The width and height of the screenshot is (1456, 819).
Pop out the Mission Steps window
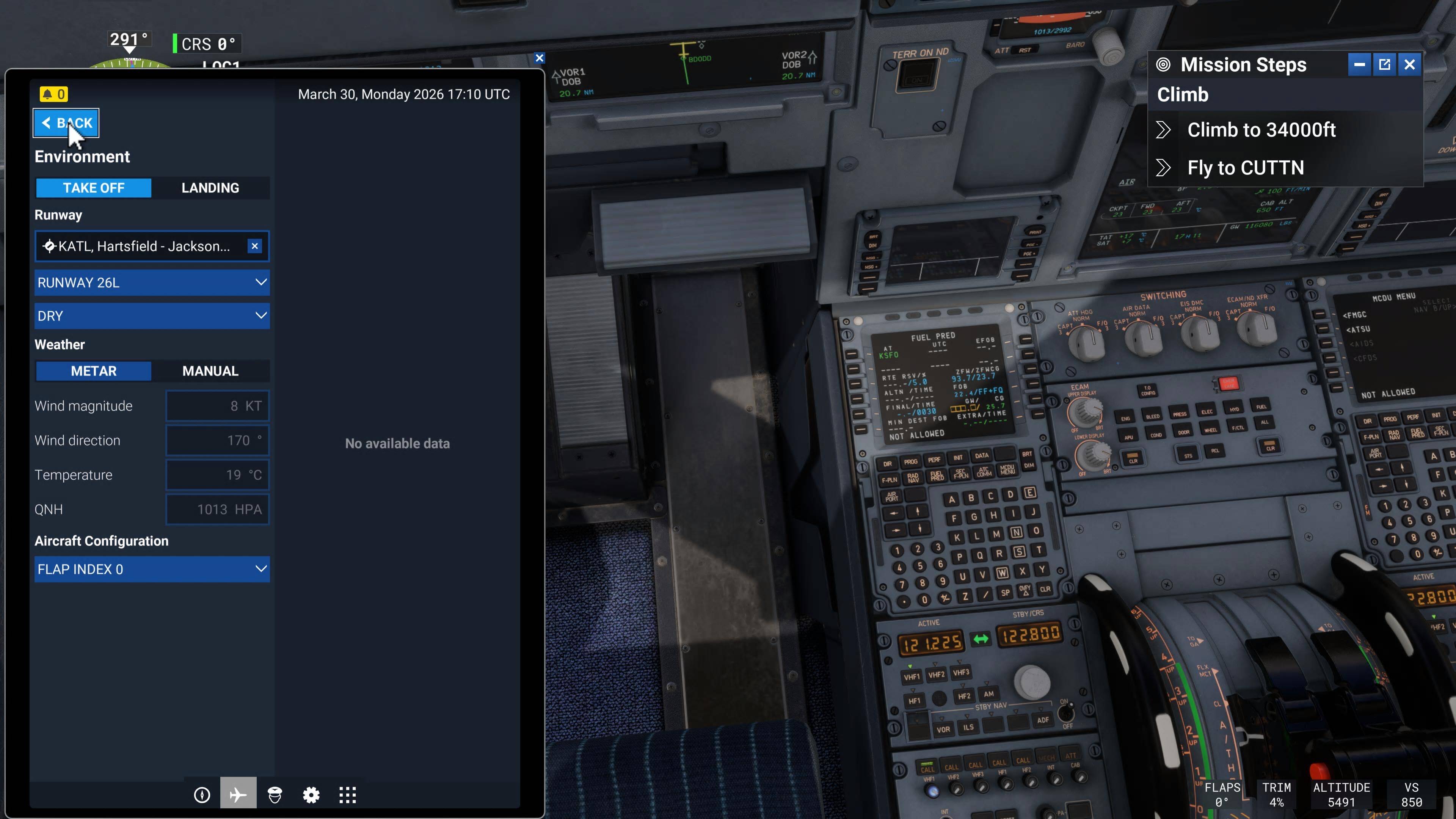point(1384,64)
